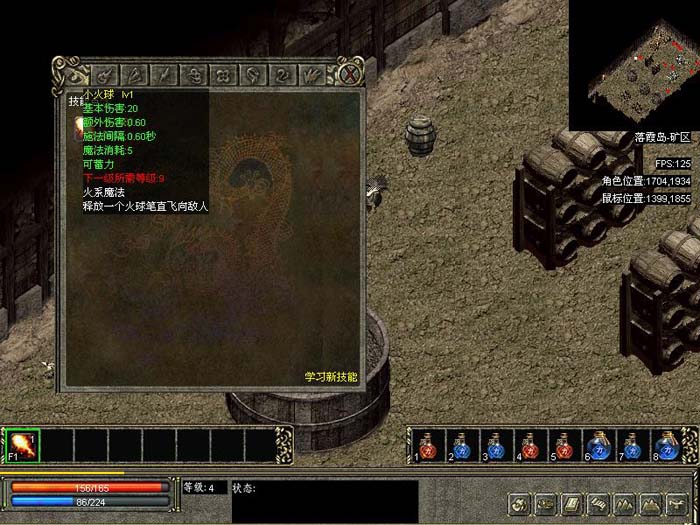Viewport: 700px width, 525px height.
Task: Close the skill window with the X
Action: (349, 74)
